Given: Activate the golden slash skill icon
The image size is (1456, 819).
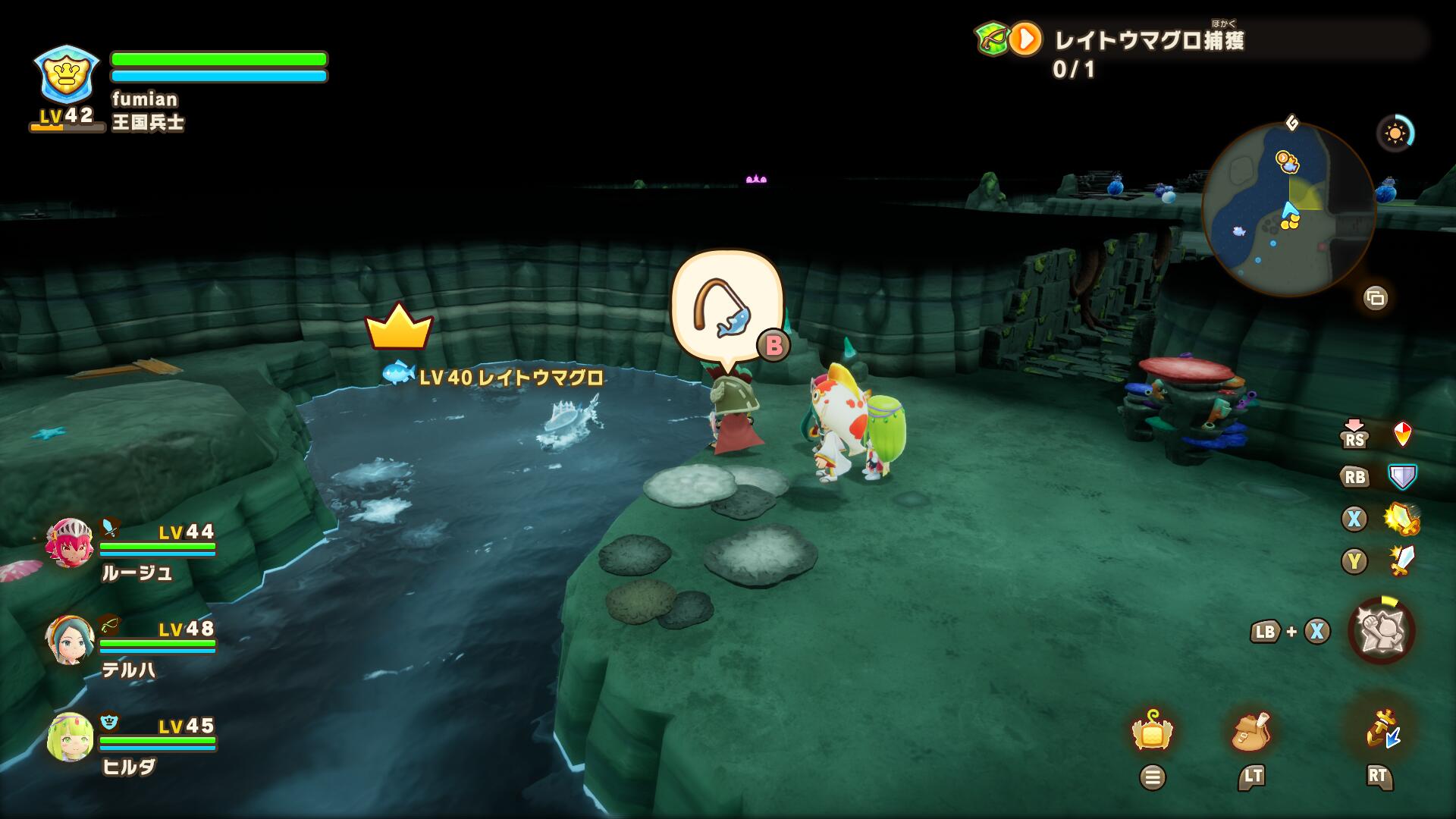Looking at the screenshot, I should (x=1401, y=519).
